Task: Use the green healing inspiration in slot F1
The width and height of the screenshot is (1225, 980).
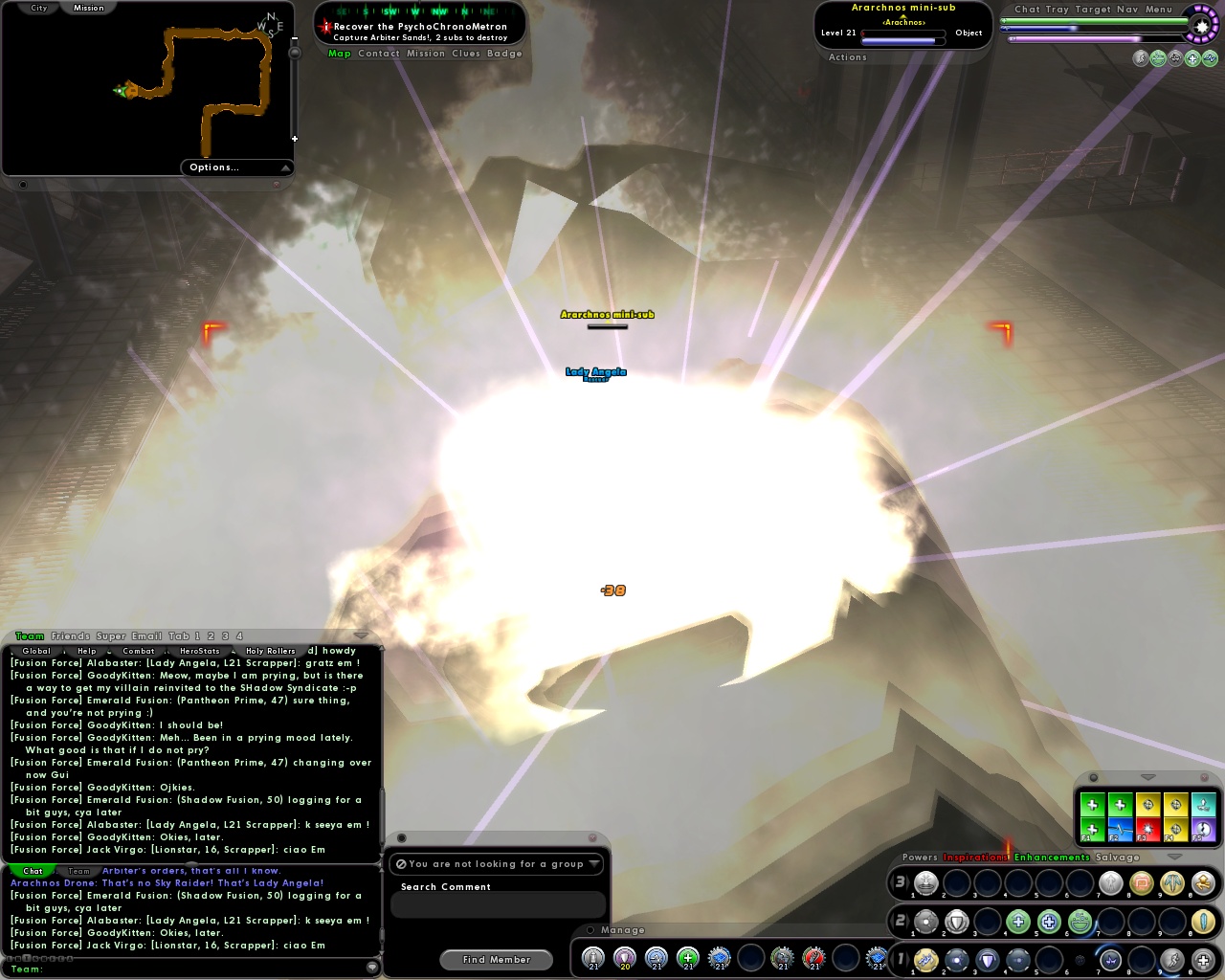Action: pyautogui.click(x=1092, y=831)
